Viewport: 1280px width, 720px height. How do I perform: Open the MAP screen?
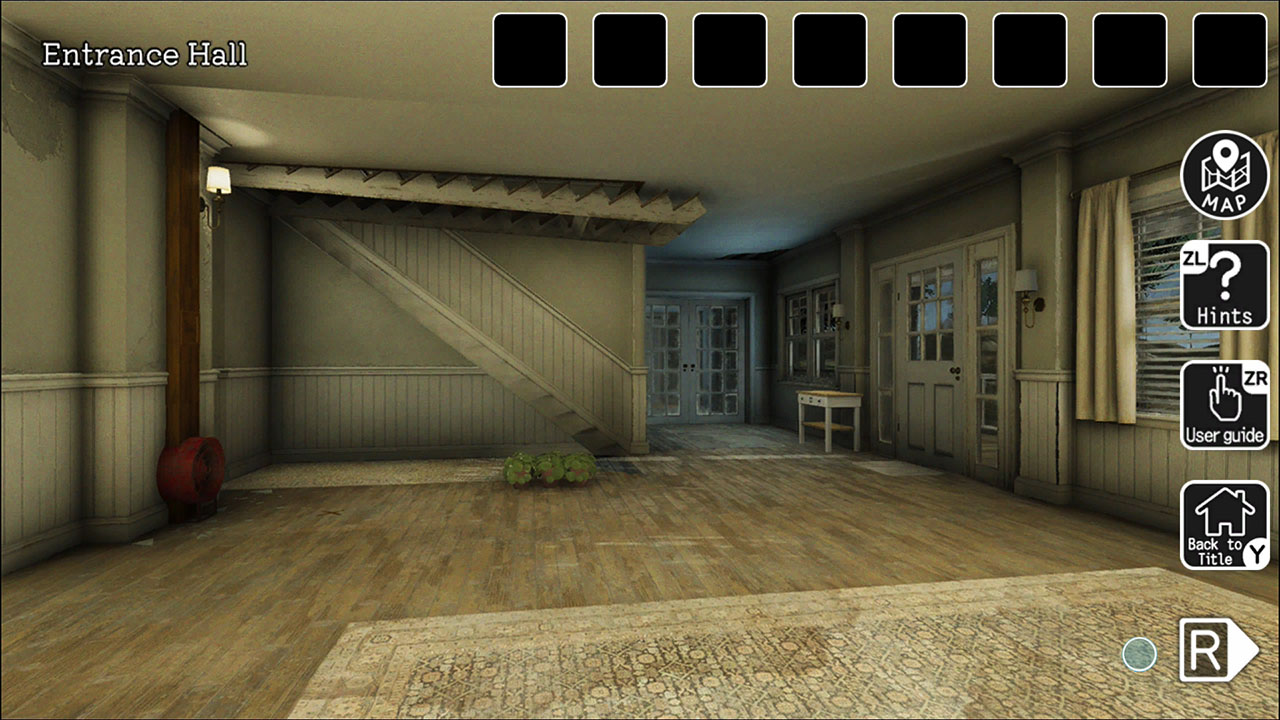[1224, 174]
